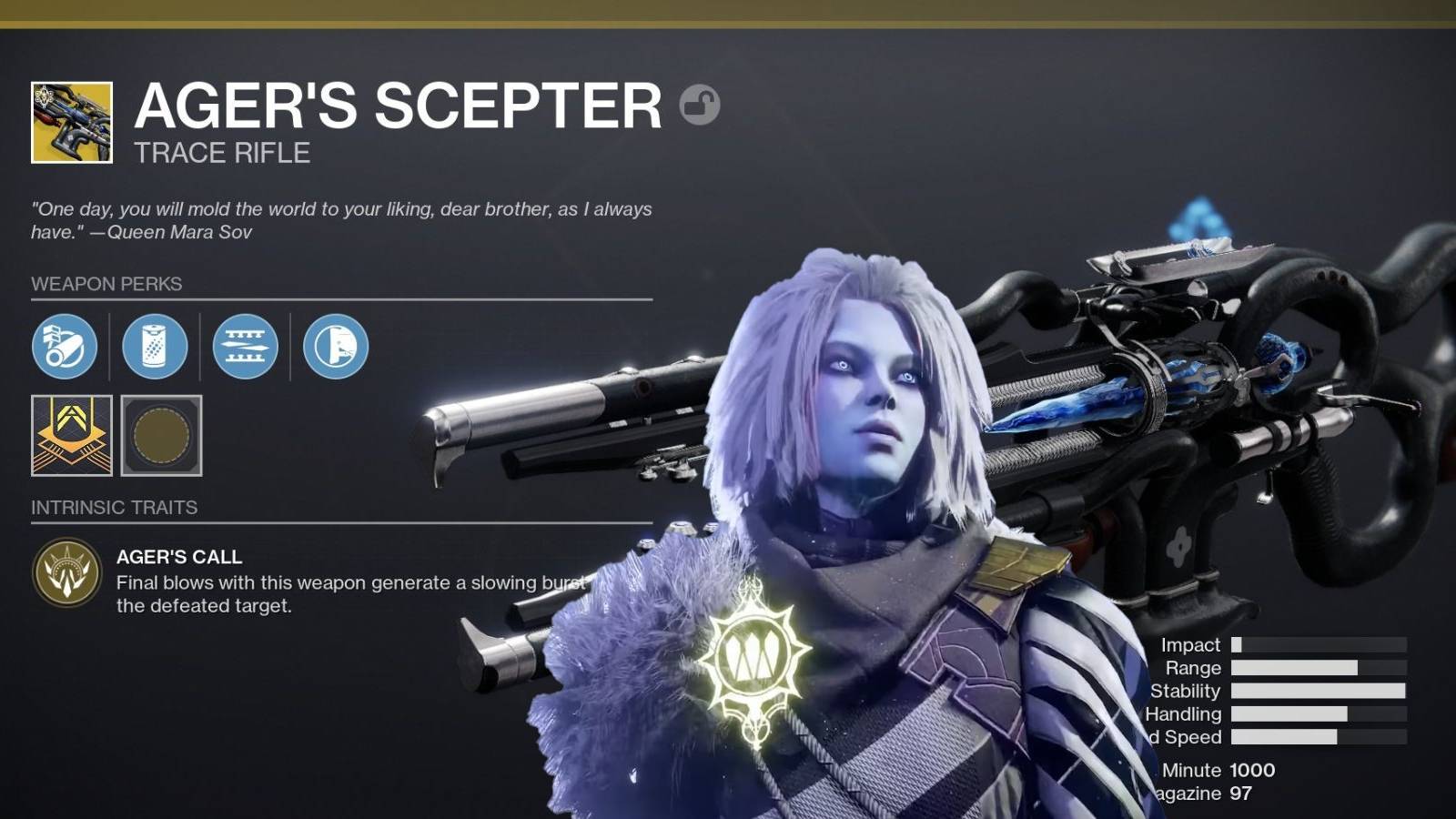Select the Stability stat label

(1186, 691)
